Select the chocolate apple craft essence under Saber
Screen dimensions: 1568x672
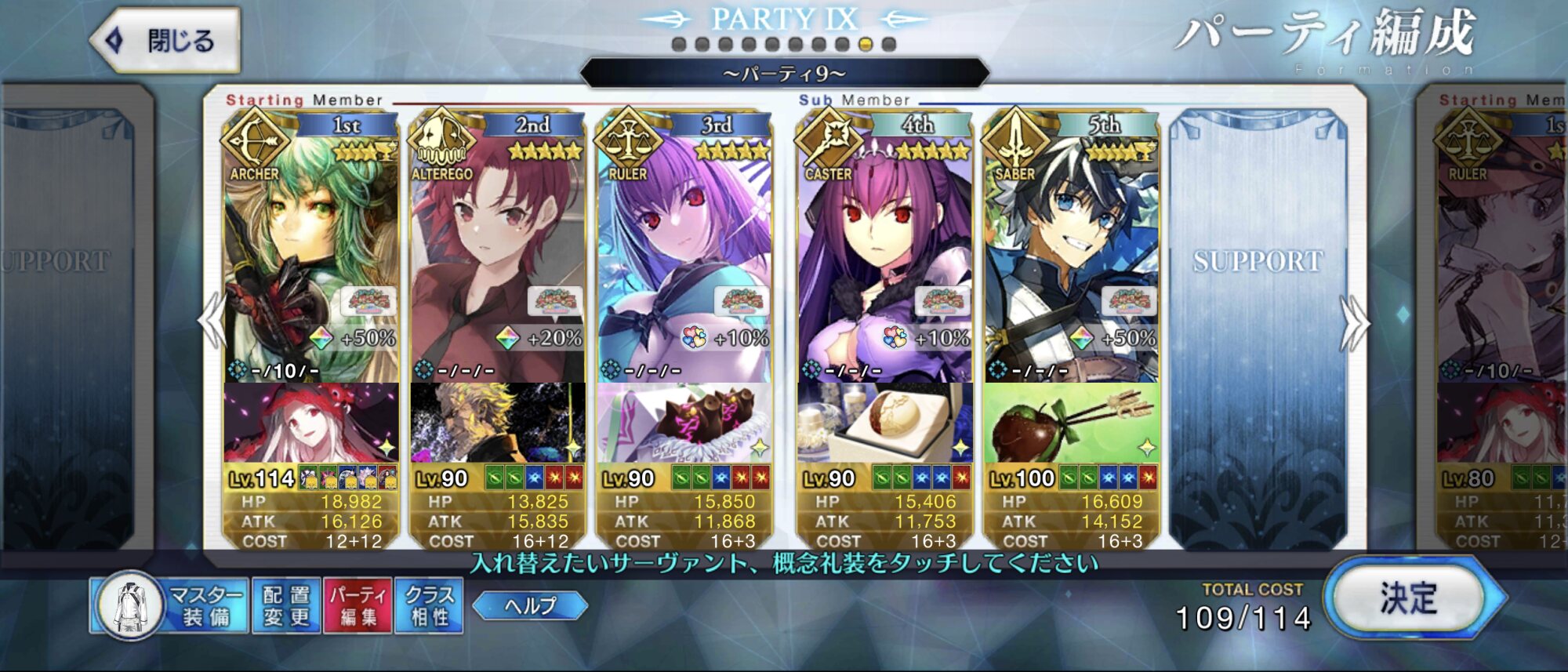pyautogui.click(x=1071, y=423)
